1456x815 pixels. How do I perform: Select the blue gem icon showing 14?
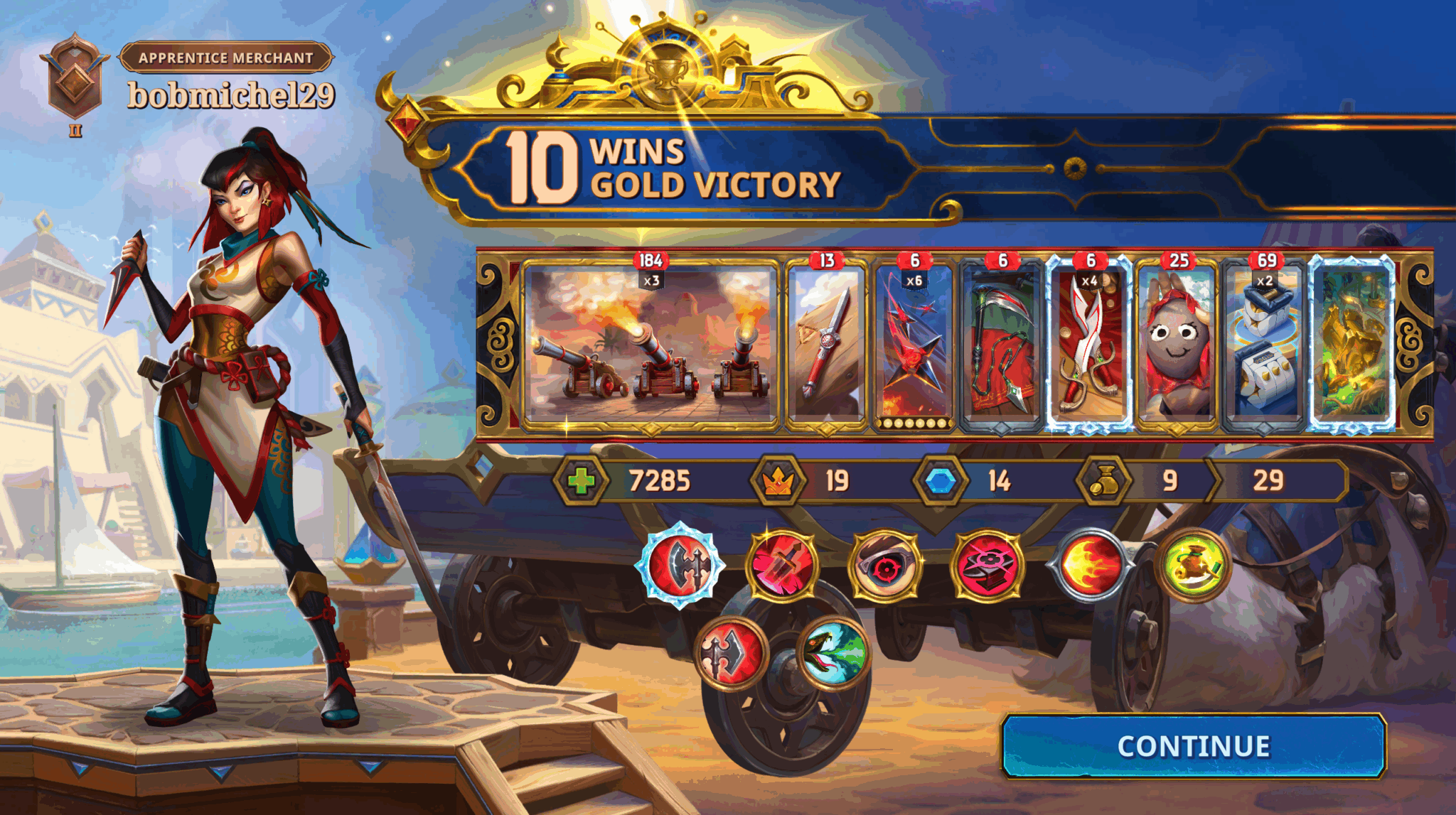pos(942,480)
